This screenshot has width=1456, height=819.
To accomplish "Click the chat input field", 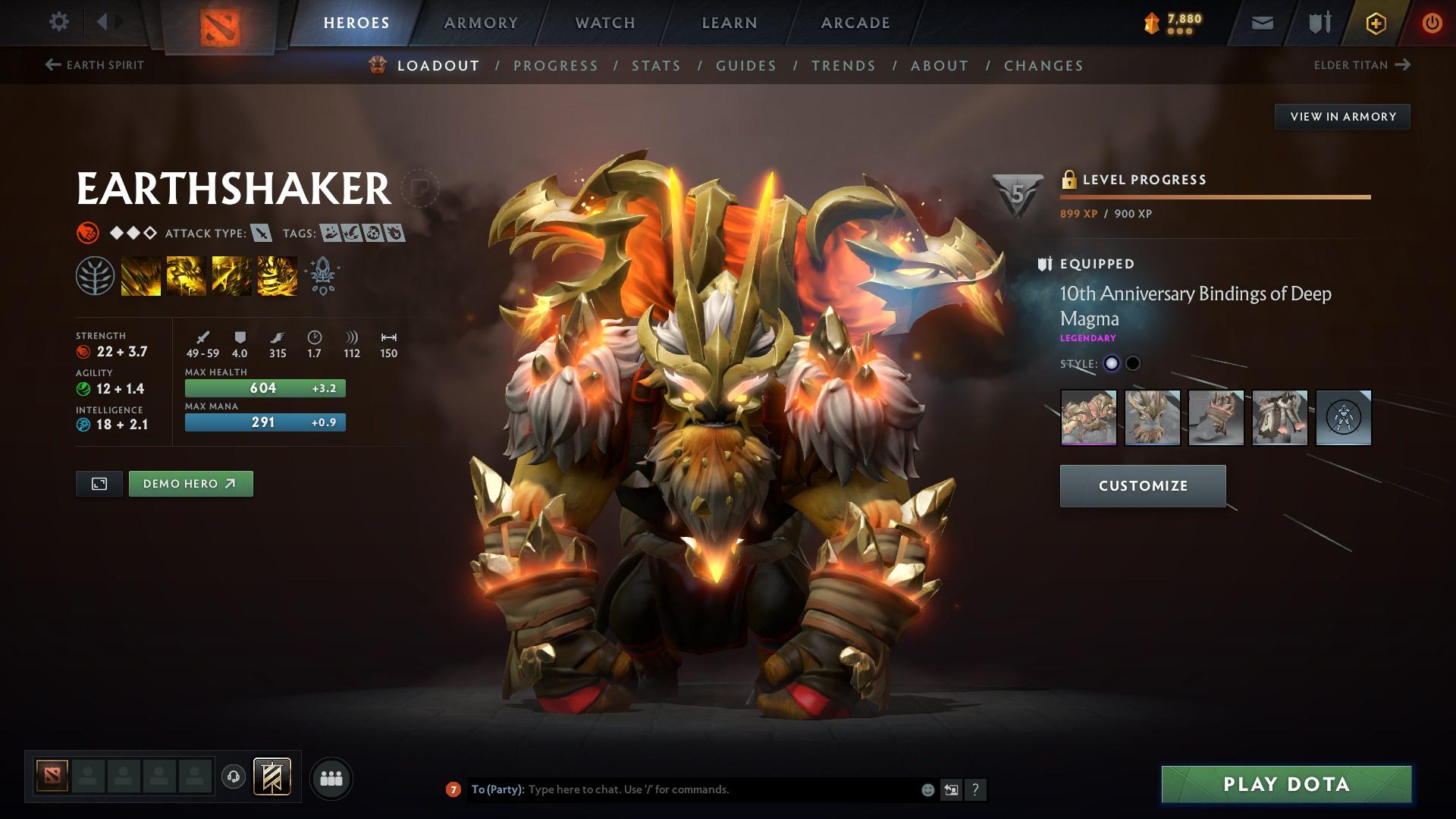I will (720, 789).
